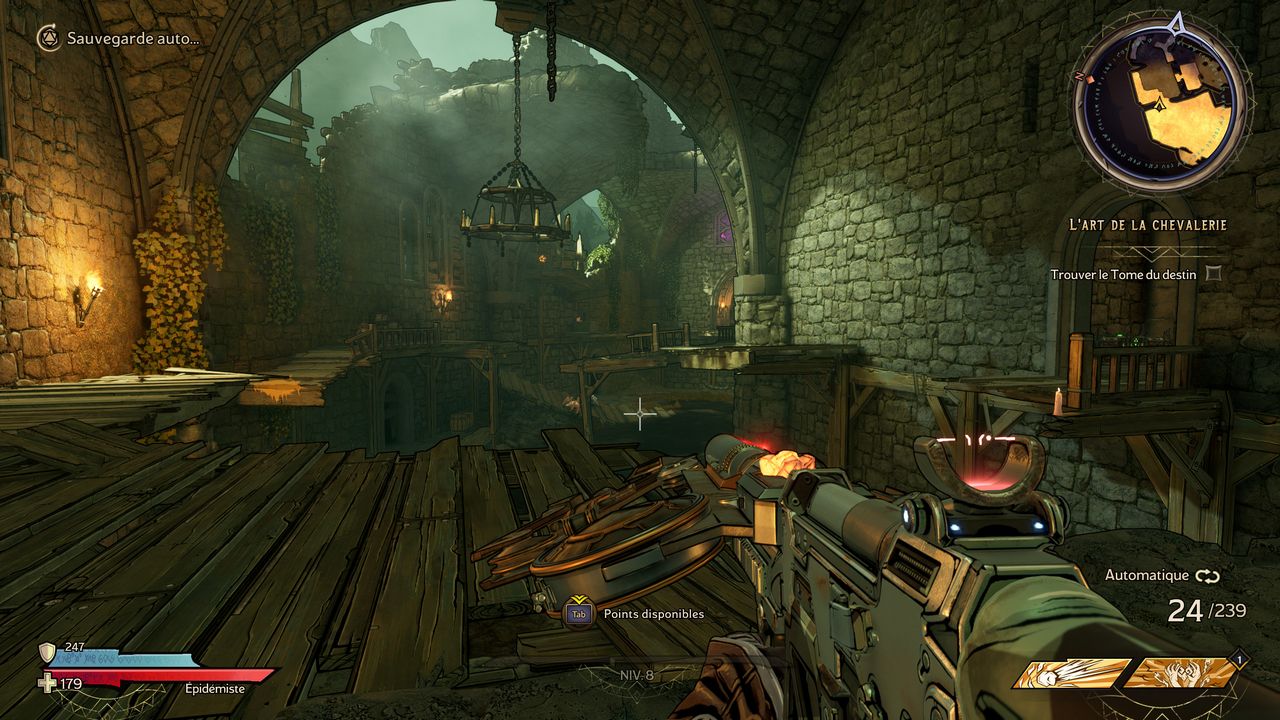Select the L'art de la chevalerie quest title
The width and height of the screenshot is (1280, 720).
(x=1147, y=225)
